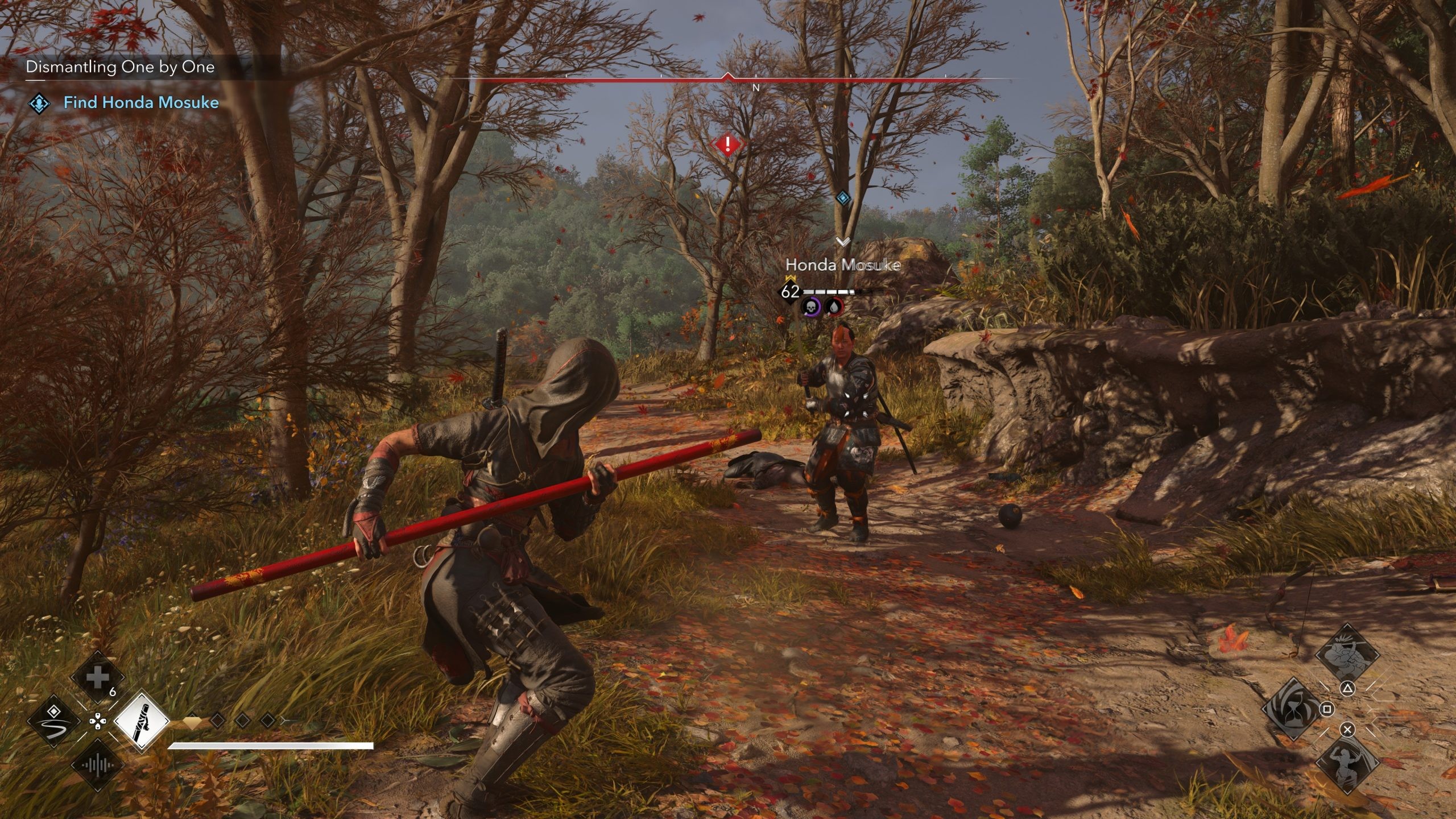Click the red exclamation alert marker
The width and height of the screenshot is (1456, 819).
point(727,144)
